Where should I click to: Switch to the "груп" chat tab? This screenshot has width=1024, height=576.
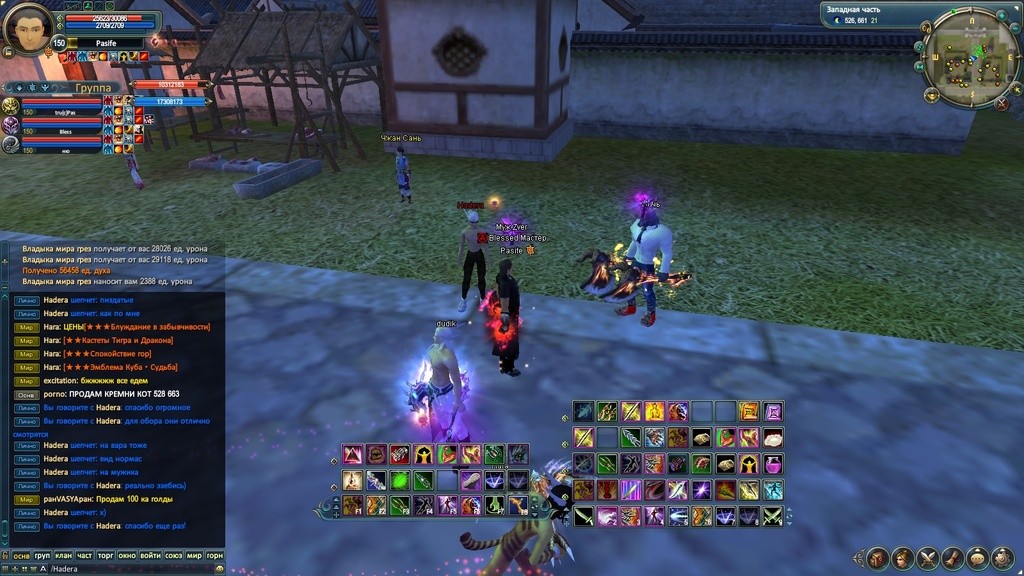(x=42, y=555)
